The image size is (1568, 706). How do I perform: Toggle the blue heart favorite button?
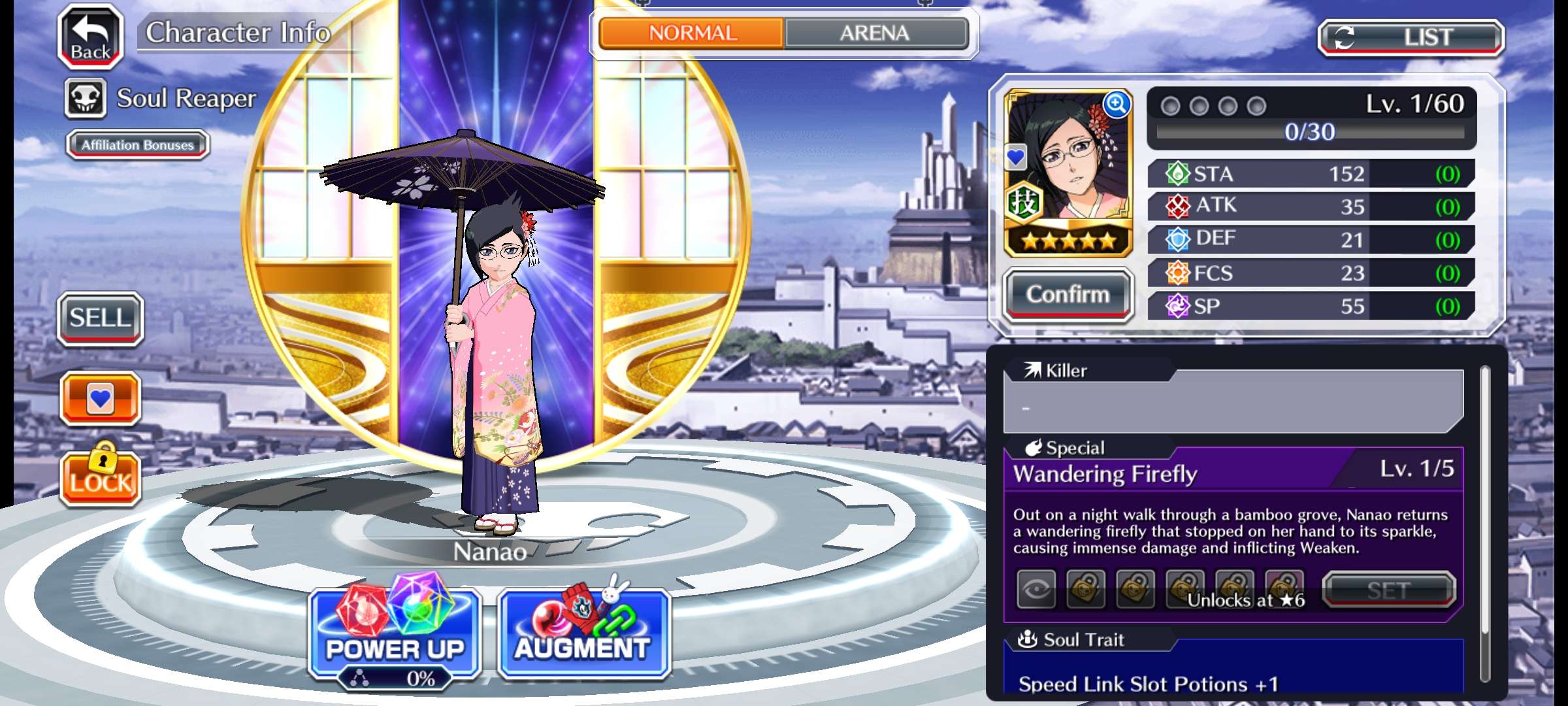[x=100, y=398]
